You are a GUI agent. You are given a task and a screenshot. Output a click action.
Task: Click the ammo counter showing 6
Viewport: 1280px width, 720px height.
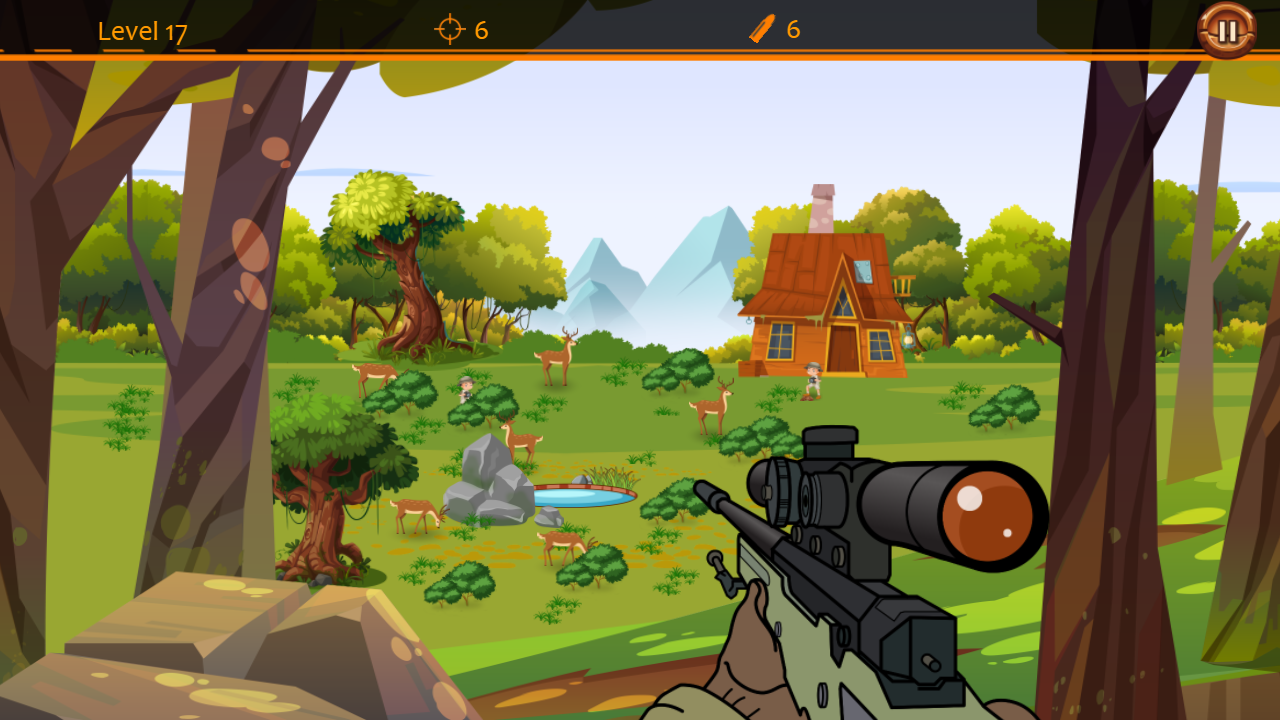[x=794, y=29]
